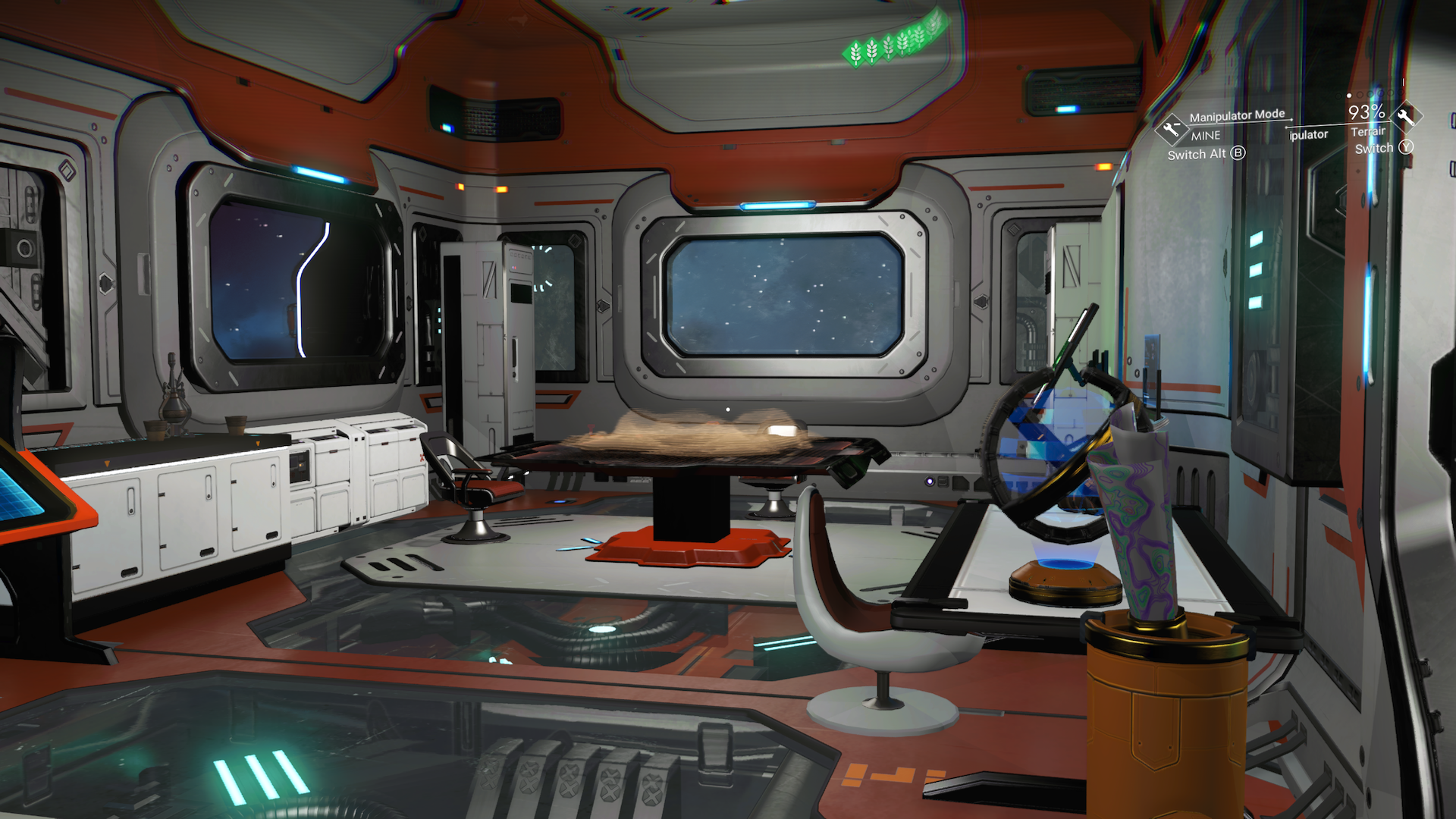Click the 93% charge indicator
Image resolution: width=1456 pixels, height=819 pixels.
1365,112
